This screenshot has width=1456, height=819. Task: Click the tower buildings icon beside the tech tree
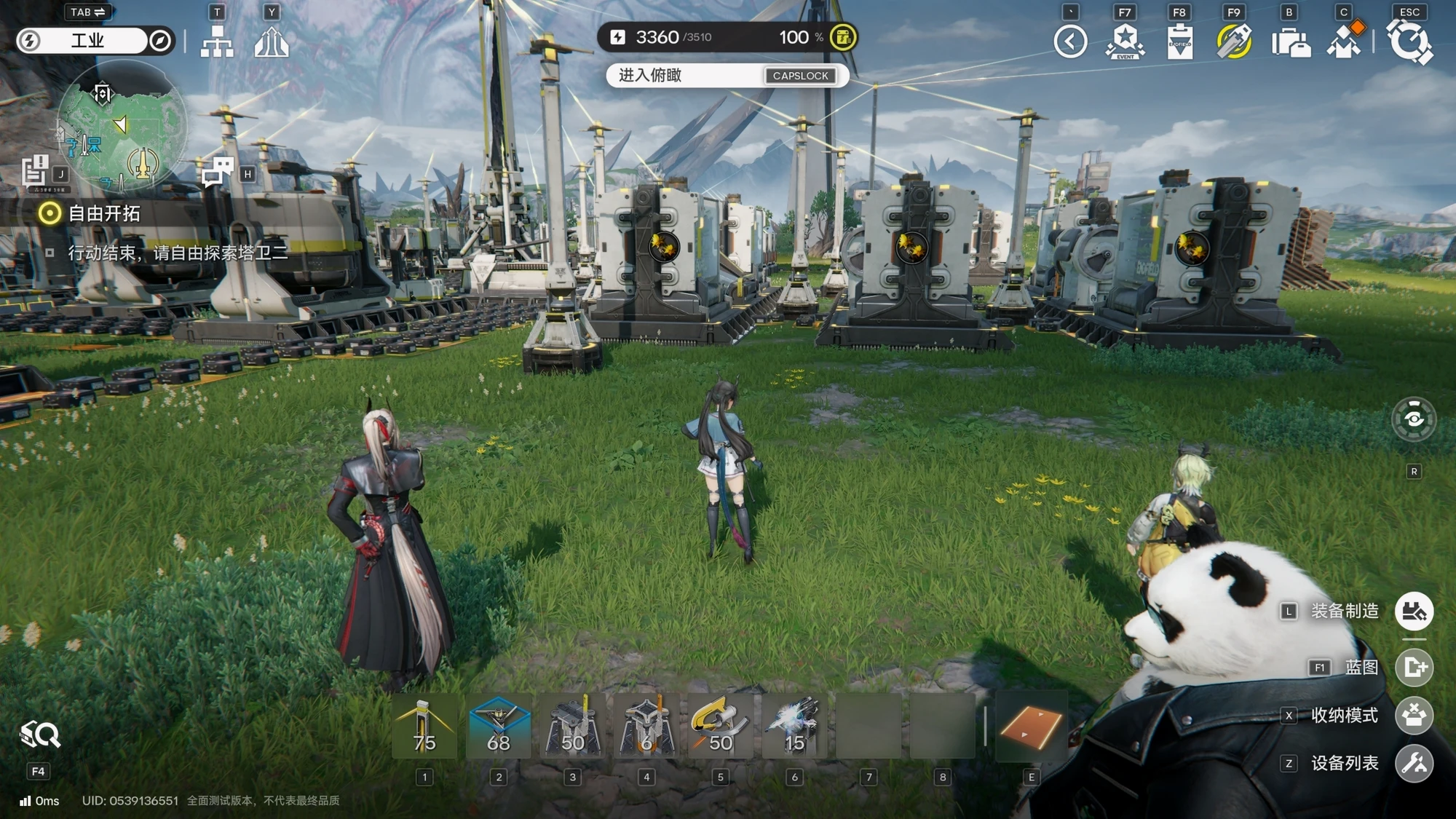coord(272,41)
